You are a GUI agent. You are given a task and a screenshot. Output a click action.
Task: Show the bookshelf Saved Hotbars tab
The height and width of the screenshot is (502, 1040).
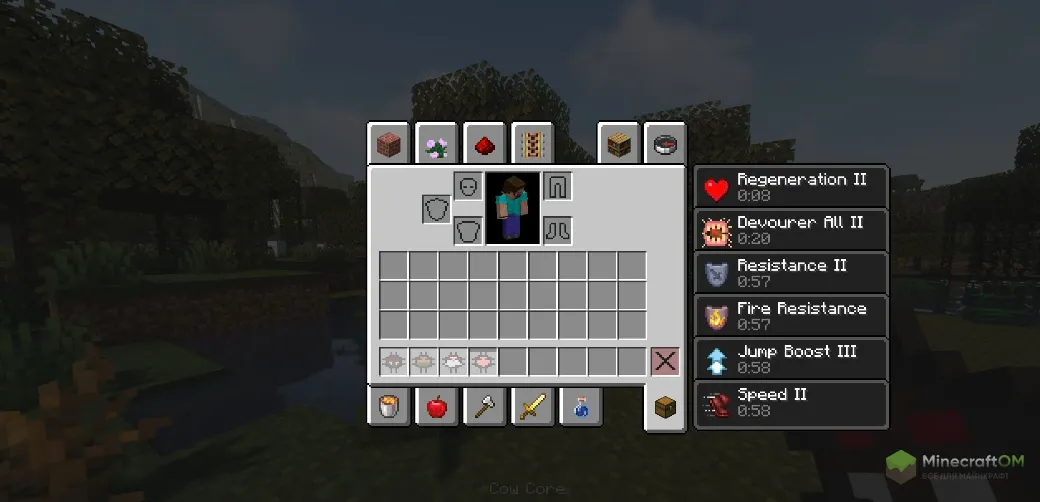pyautogui.click(x=618, y=145)
